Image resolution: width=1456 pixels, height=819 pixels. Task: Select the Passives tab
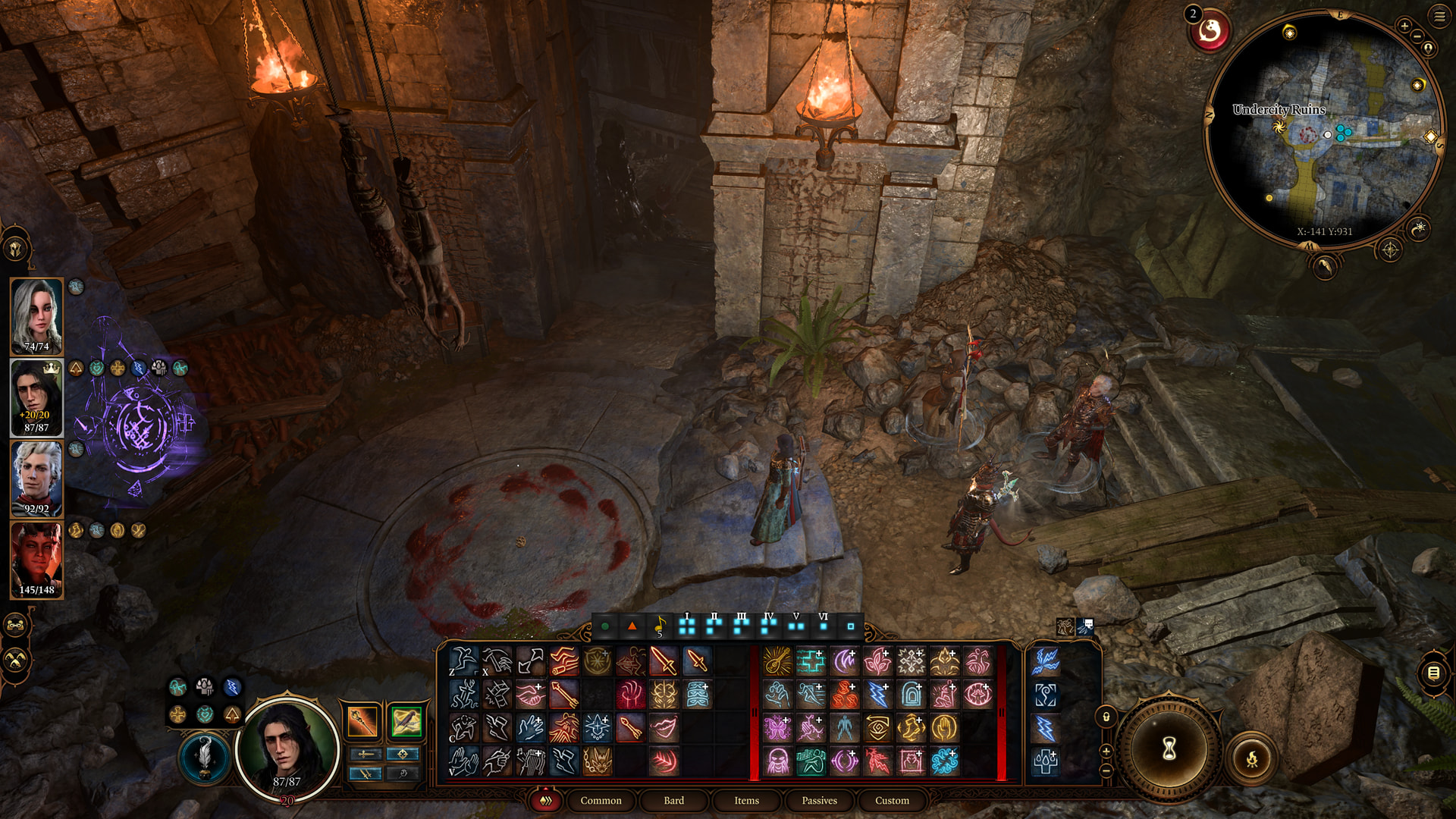pos(819,801)
